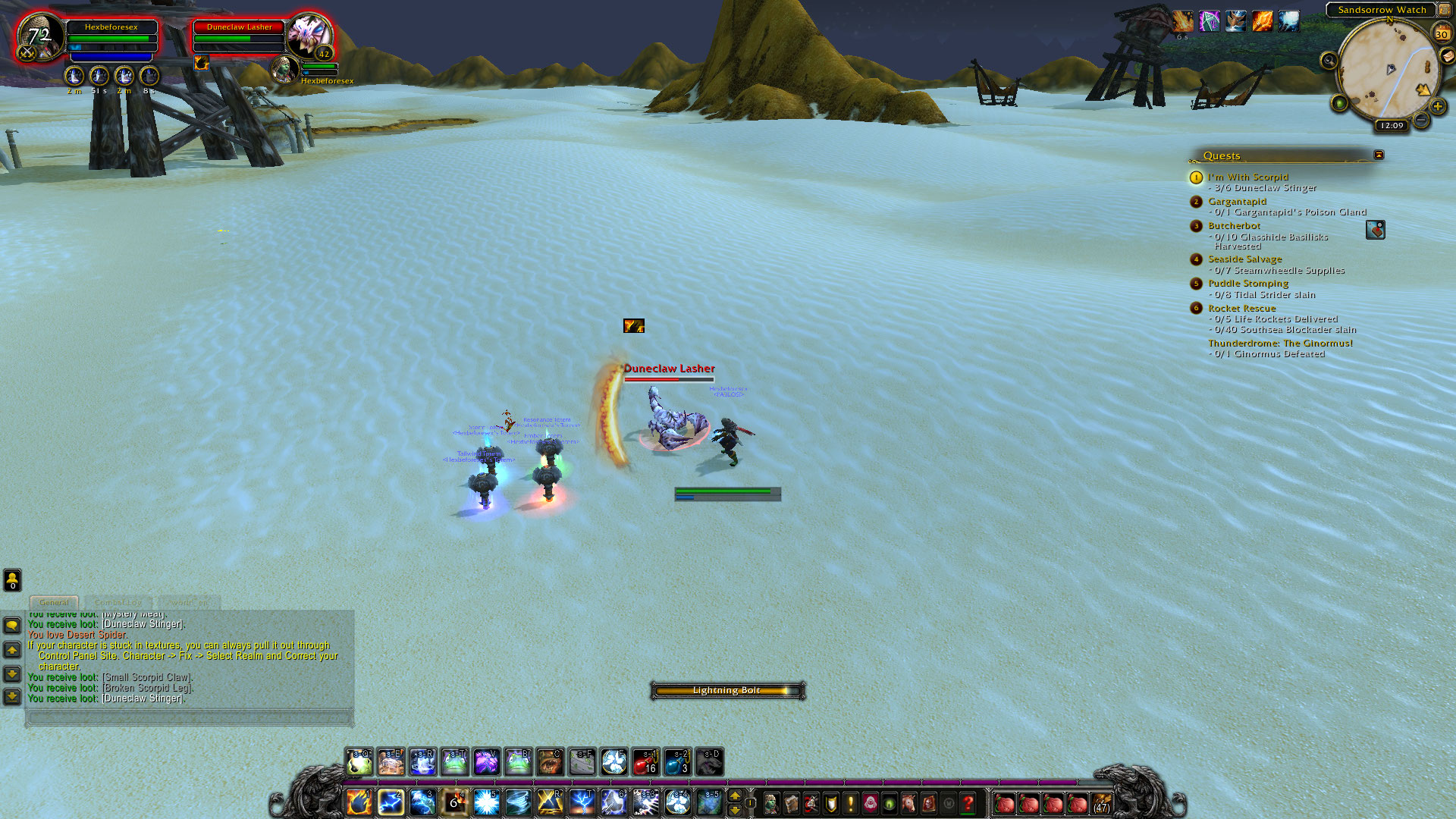1456x819 pixels.
Task: Open the backpack showing 47 free slots
Action: 1102,802
